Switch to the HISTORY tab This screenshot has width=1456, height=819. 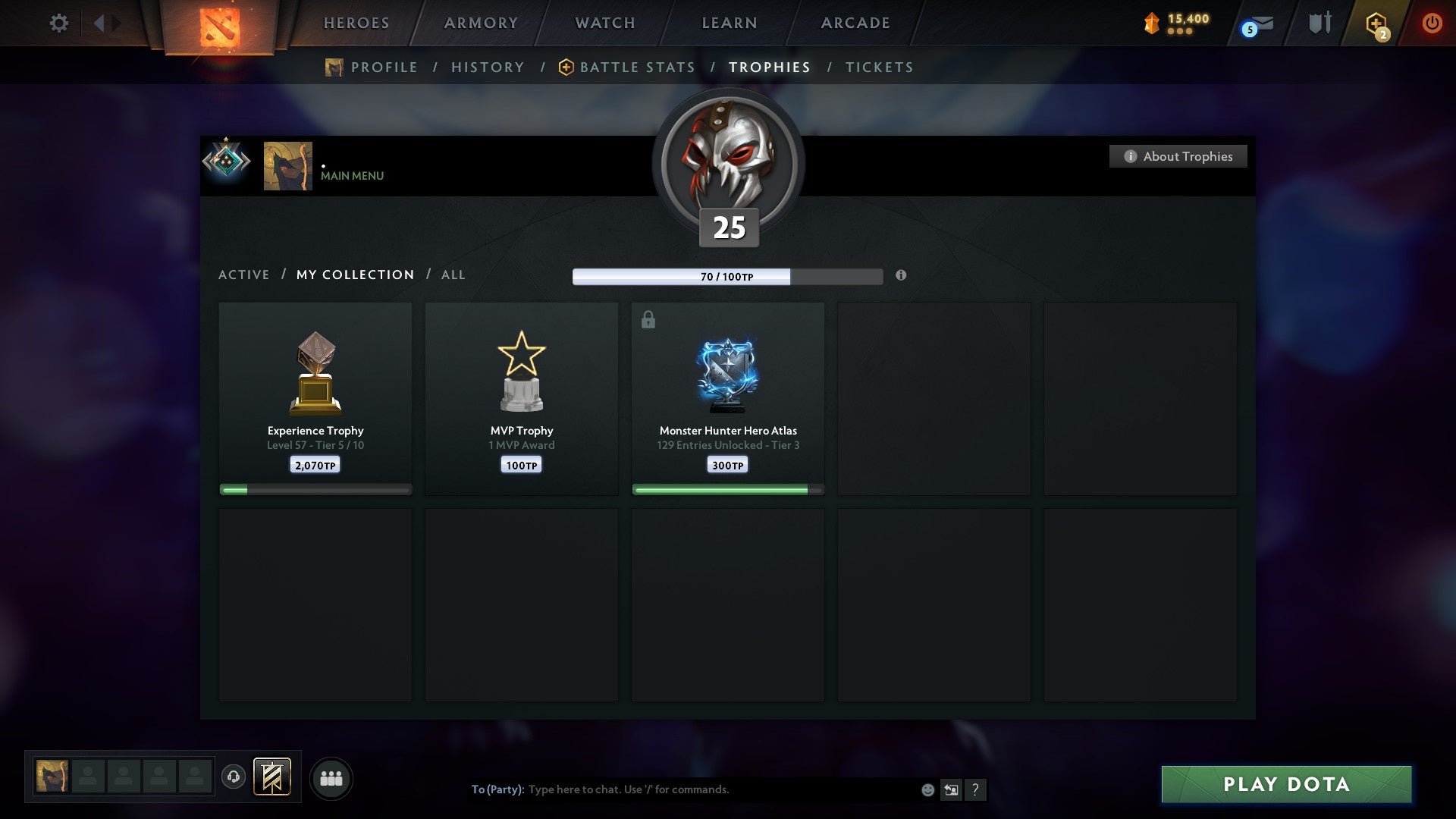pyautogui.click(x=488, y=67)
